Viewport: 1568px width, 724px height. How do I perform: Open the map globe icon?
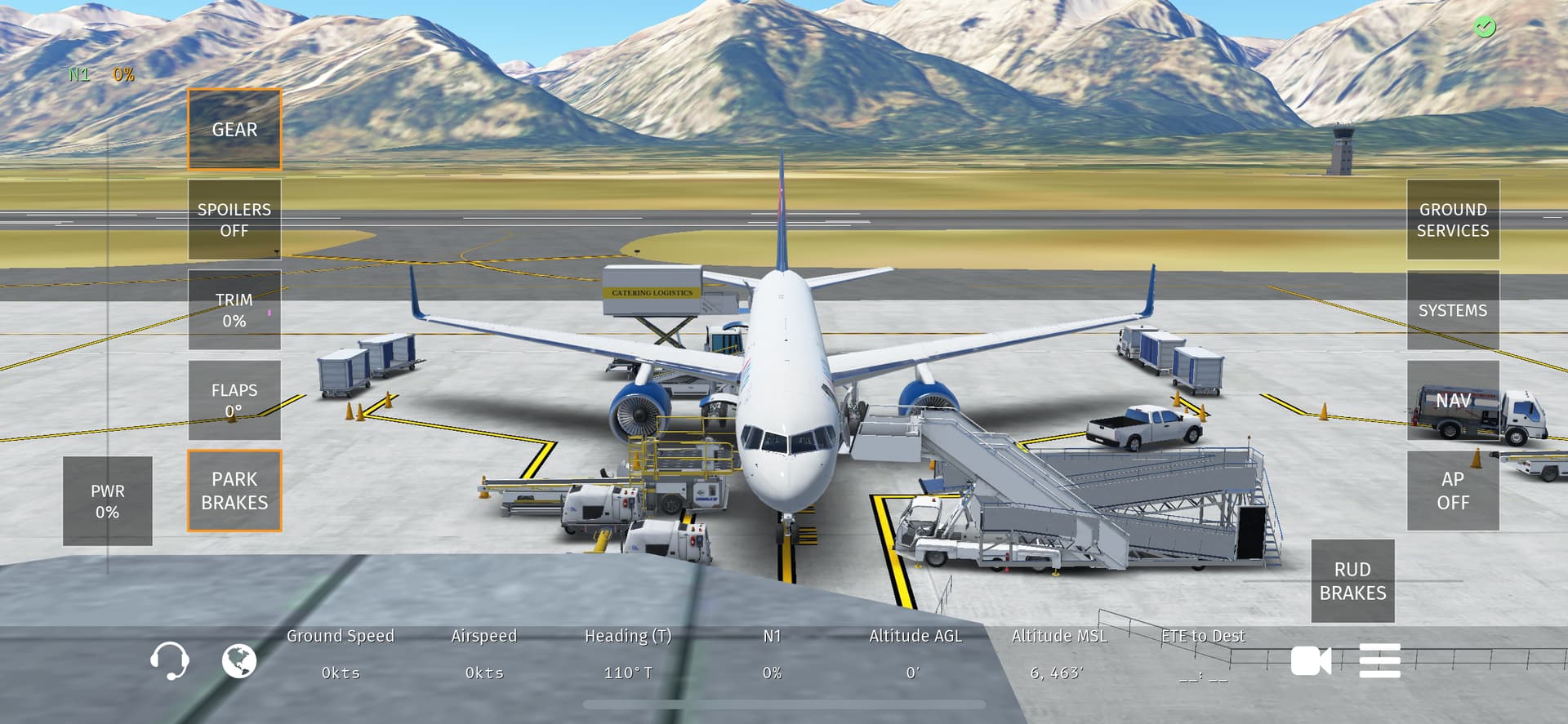click(239, 660)
